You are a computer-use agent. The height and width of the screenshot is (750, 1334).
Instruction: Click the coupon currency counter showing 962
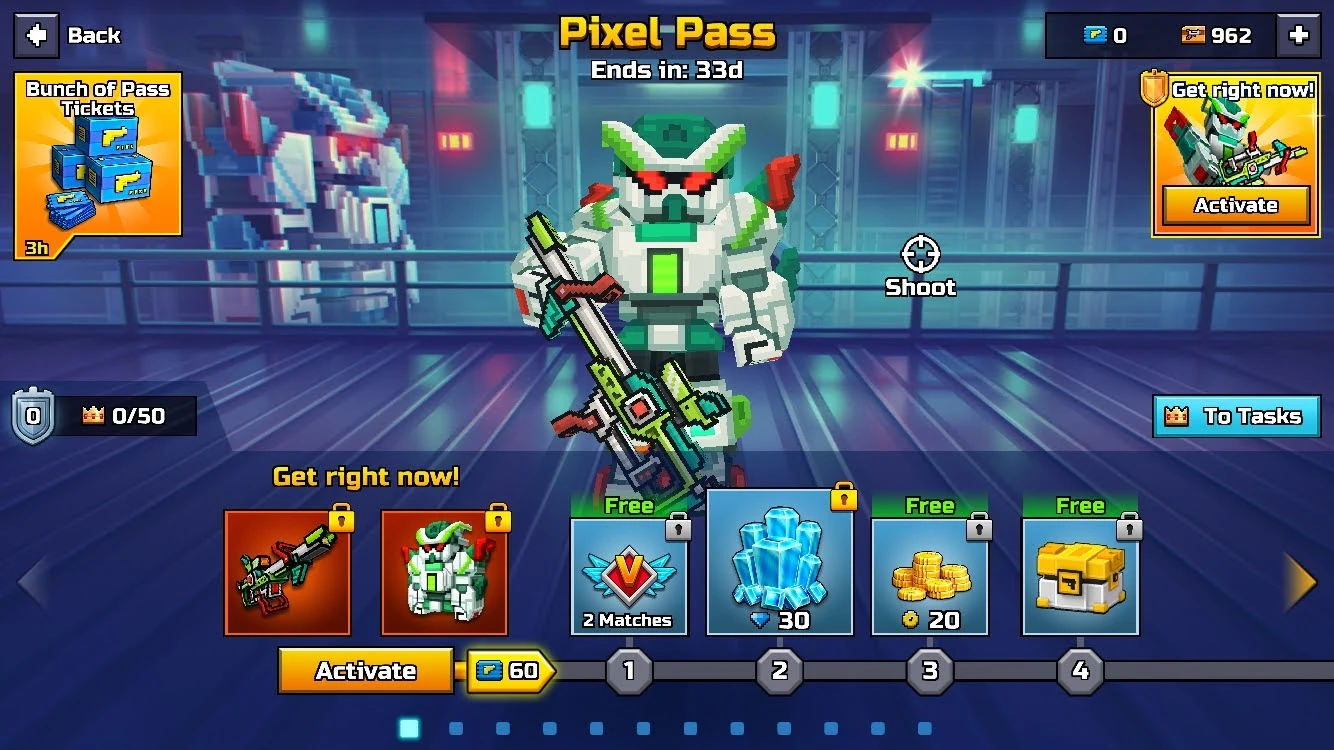point(1215,34)
